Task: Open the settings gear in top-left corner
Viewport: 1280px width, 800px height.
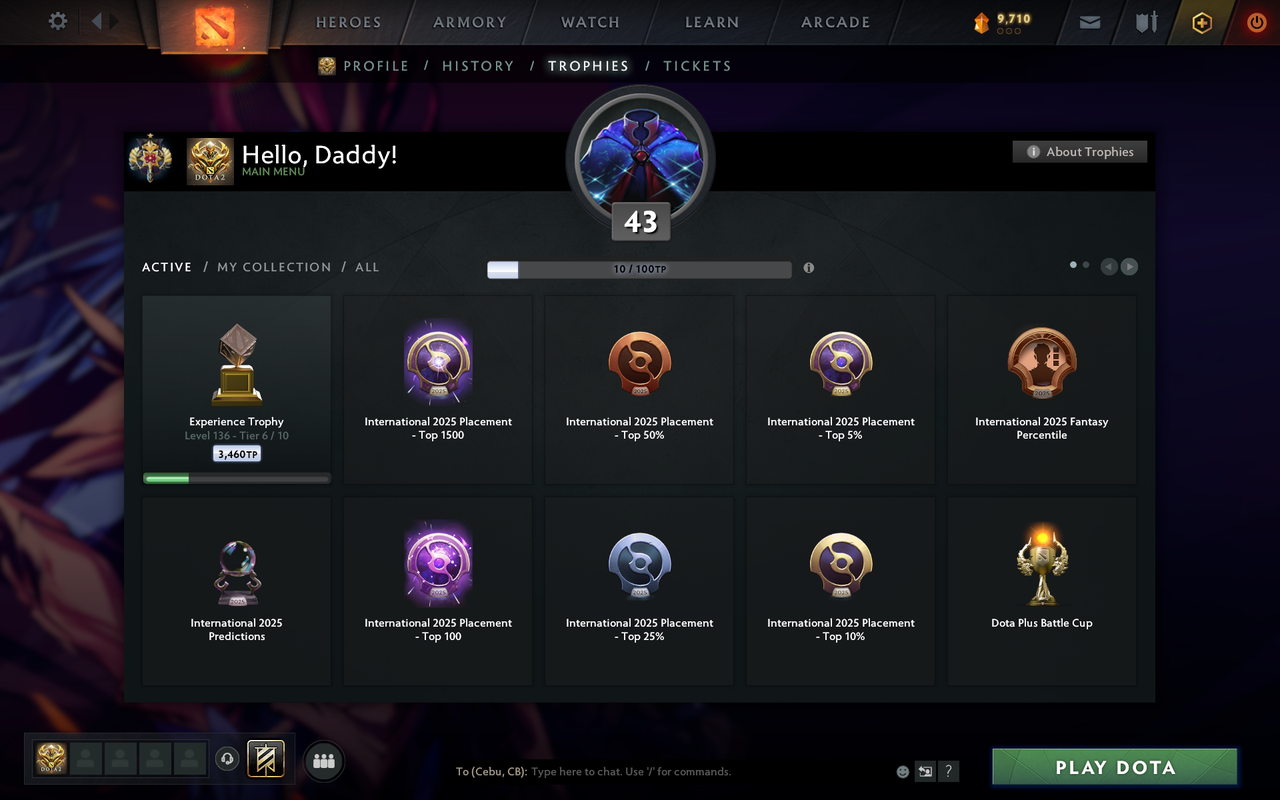Action: pos(57,21)
